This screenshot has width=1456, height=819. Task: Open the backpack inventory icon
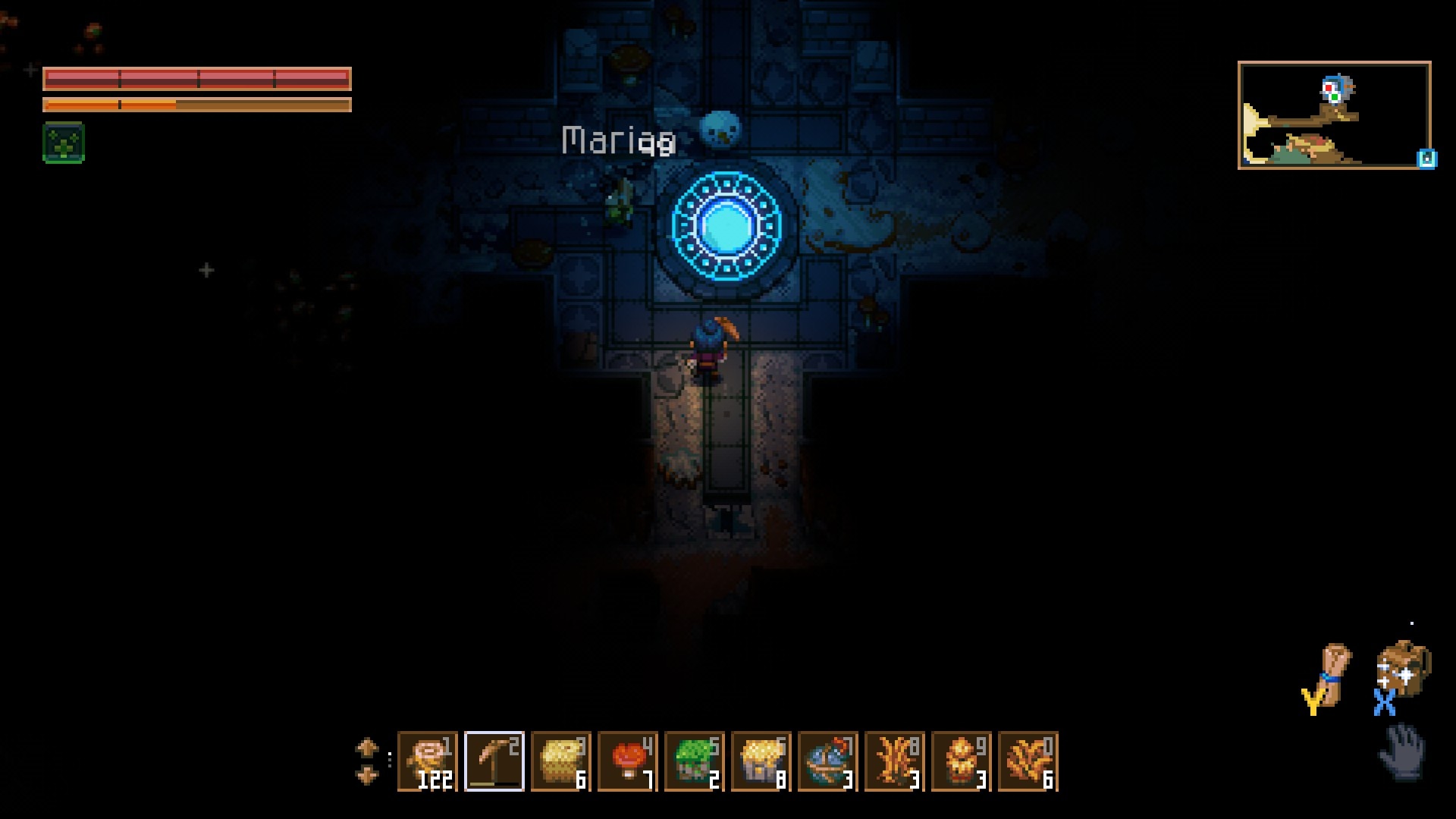[1403, 667]
